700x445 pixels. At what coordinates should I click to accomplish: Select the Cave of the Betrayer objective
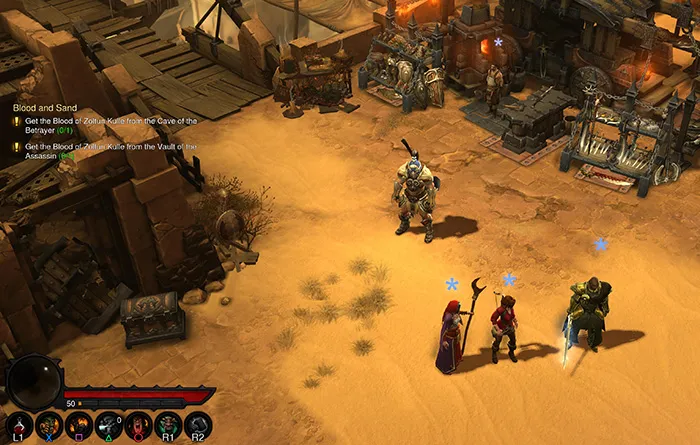click(x=108, y=125)
